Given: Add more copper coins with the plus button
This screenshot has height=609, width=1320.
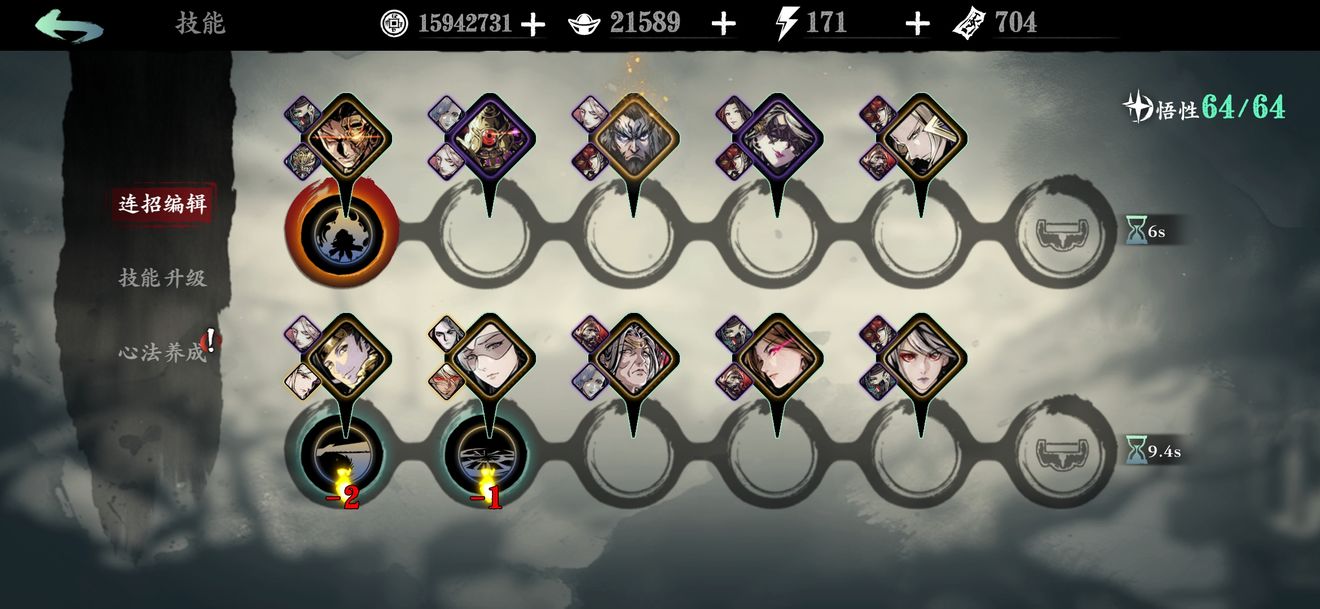Looking at the screenshot, I should [x=534, y=24].
